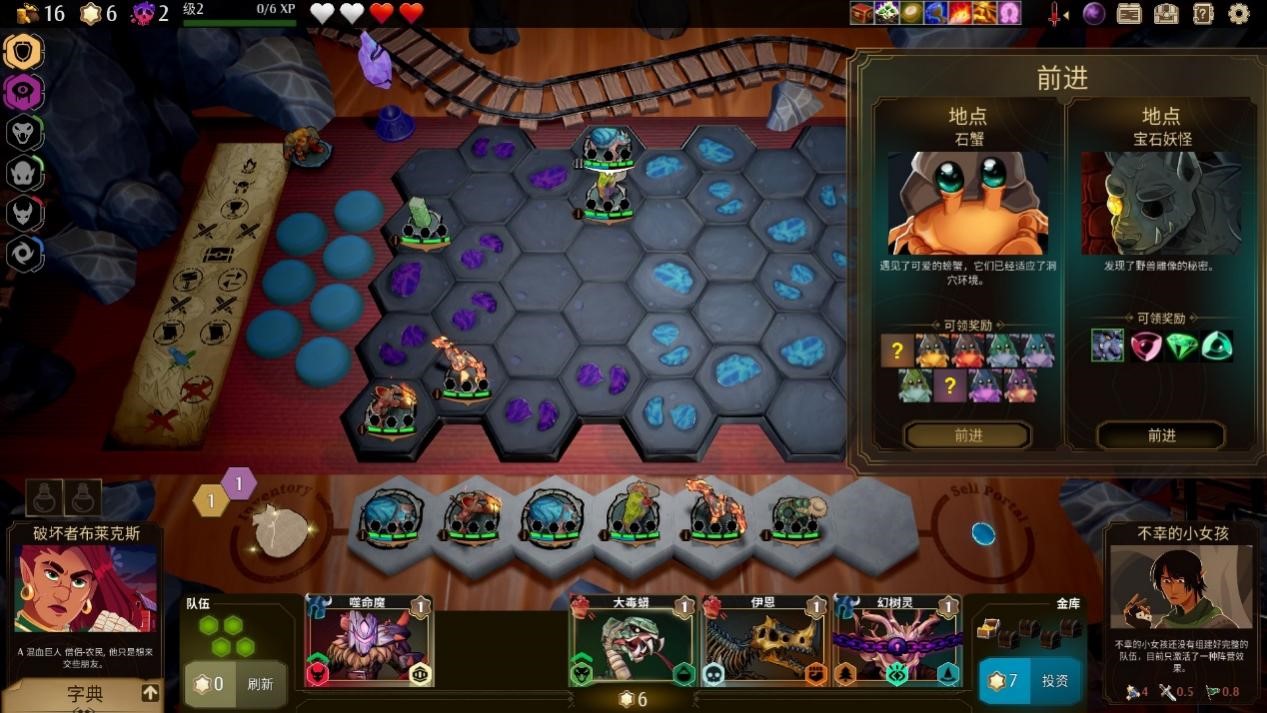Viewport: 1267px width, 713px height.
Task: Choose the 伊恩 skeleton beast card
Action: [x=764, y=642]
